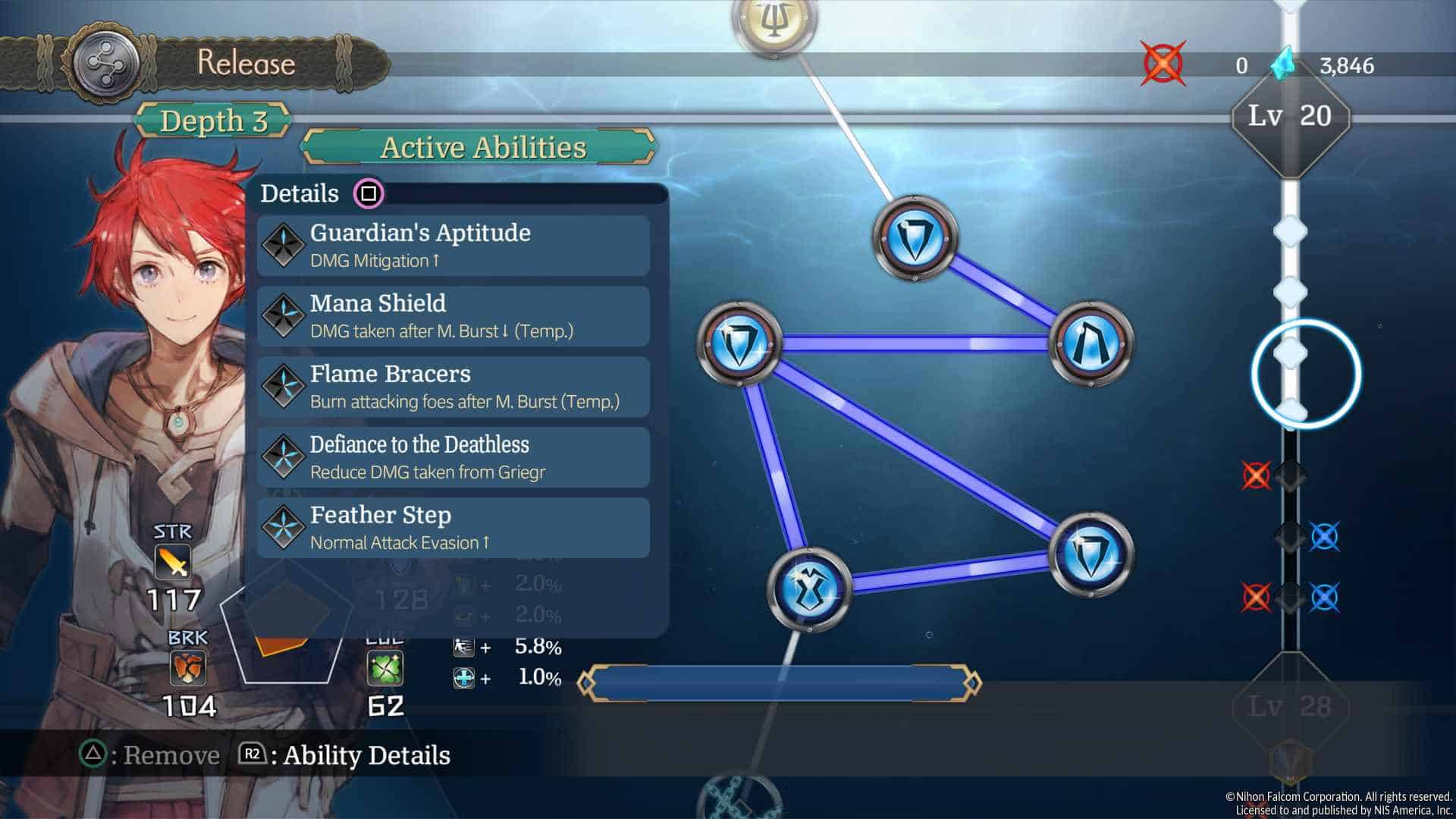
Task: Select the STR sword stat icon
Action: click(x=172, y=563)
